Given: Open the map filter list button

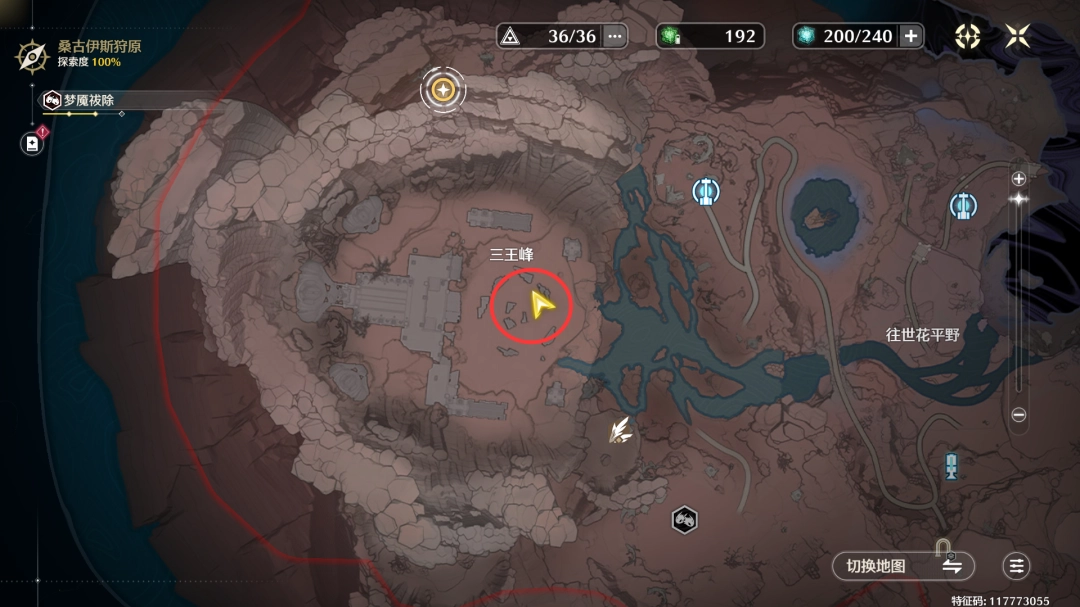Looking at the screenshot, I should click(x=1017, y=566).
